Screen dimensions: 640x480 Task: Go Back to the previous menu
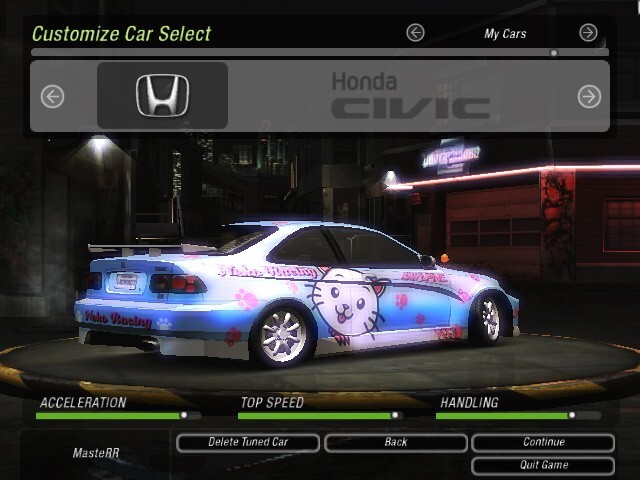395,442
